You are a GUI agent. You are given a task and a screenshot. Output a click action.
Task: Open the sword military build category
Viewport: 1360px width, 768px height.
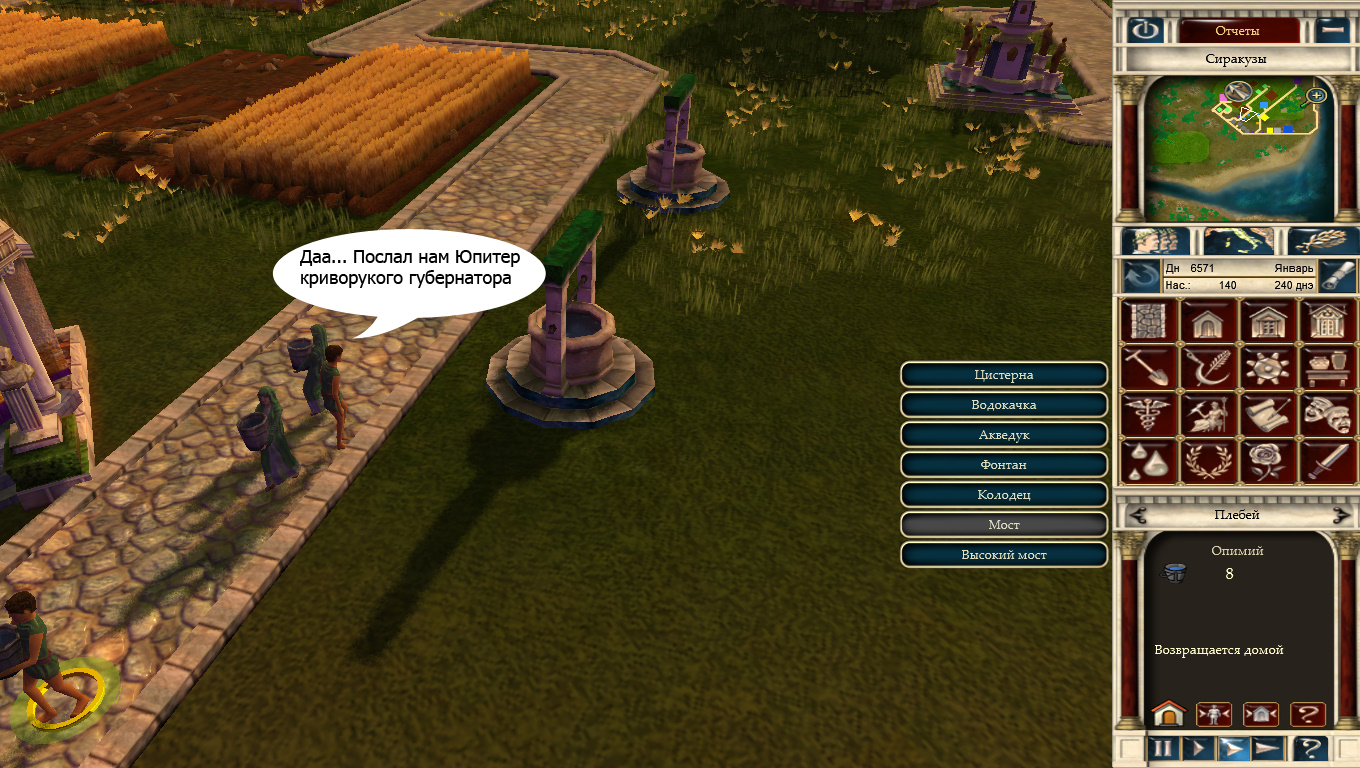tap(1327, 460)
